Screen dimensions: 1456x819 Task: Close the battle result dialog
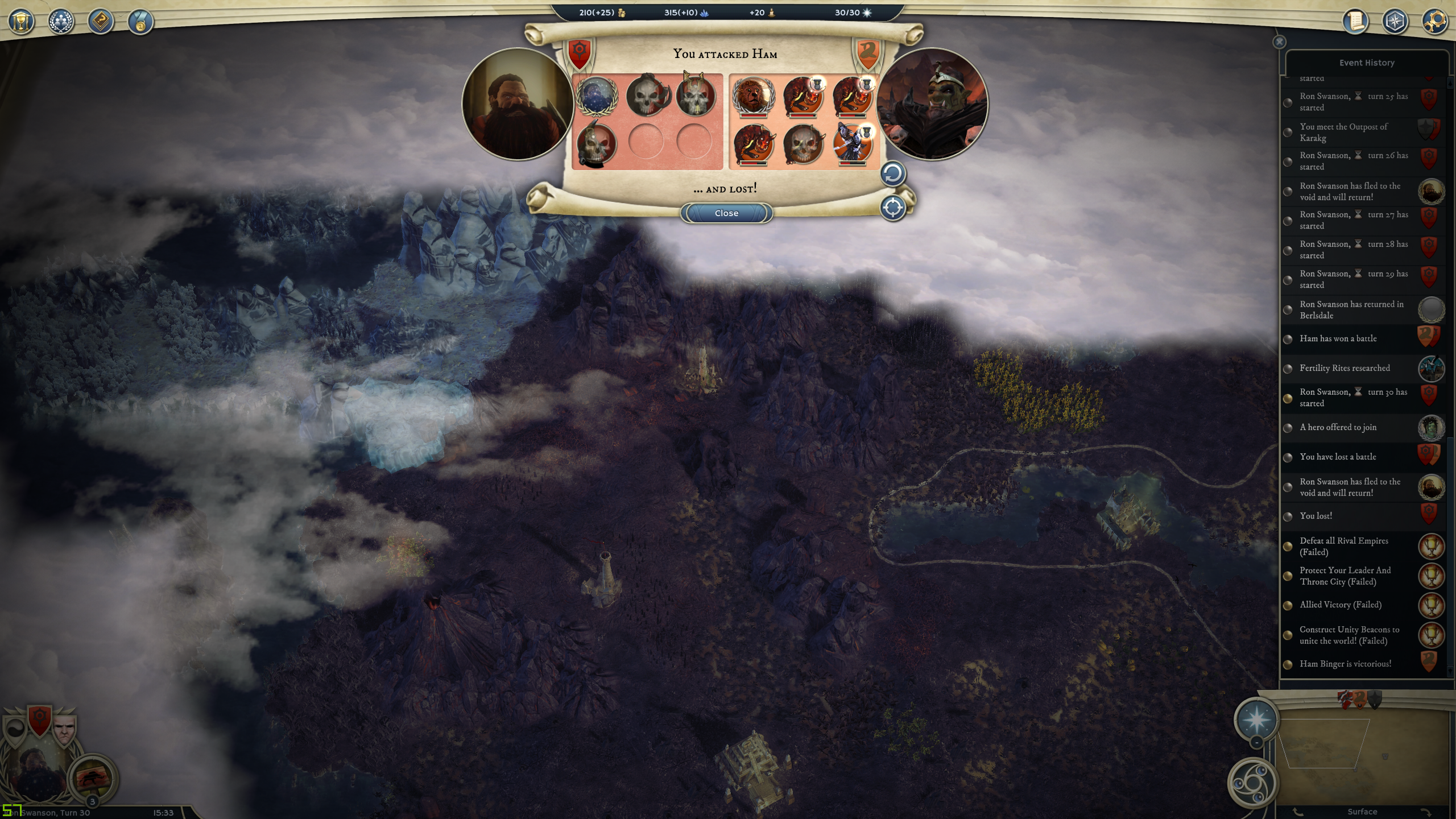coord(726,213)
